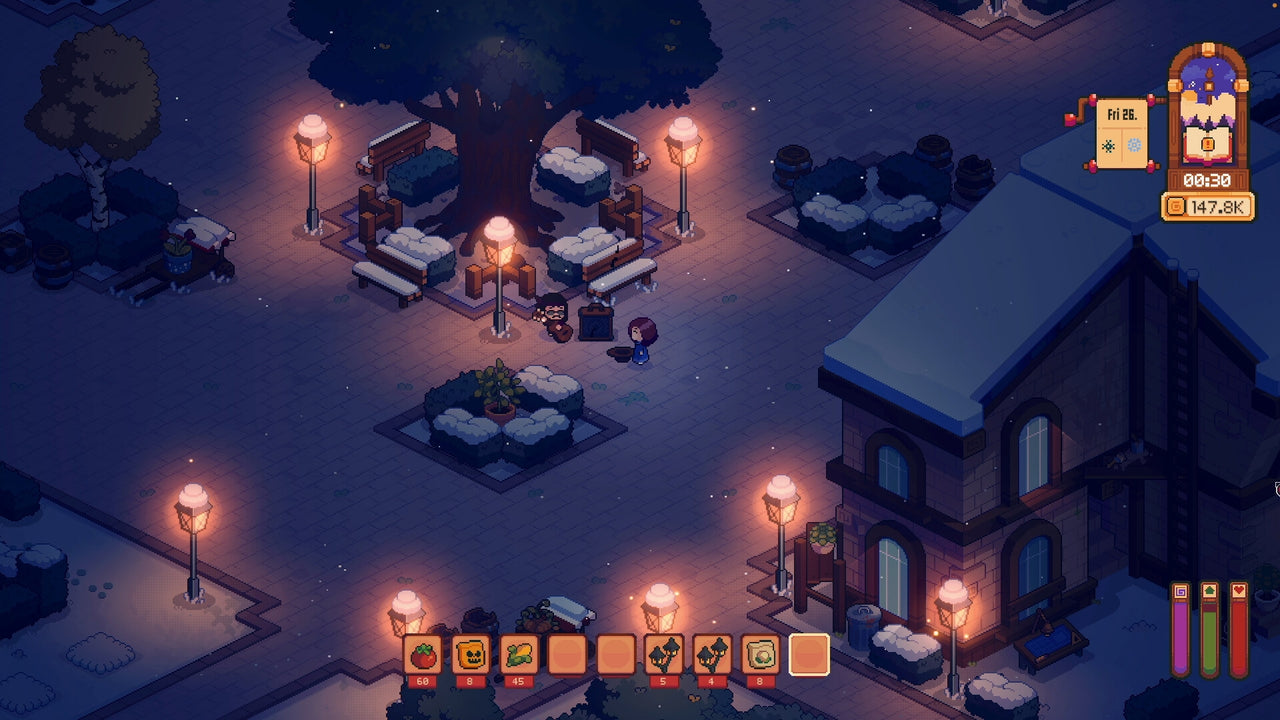
Task: Click the spiral icon on the purple bar
Action: (x=1180, y=590)
